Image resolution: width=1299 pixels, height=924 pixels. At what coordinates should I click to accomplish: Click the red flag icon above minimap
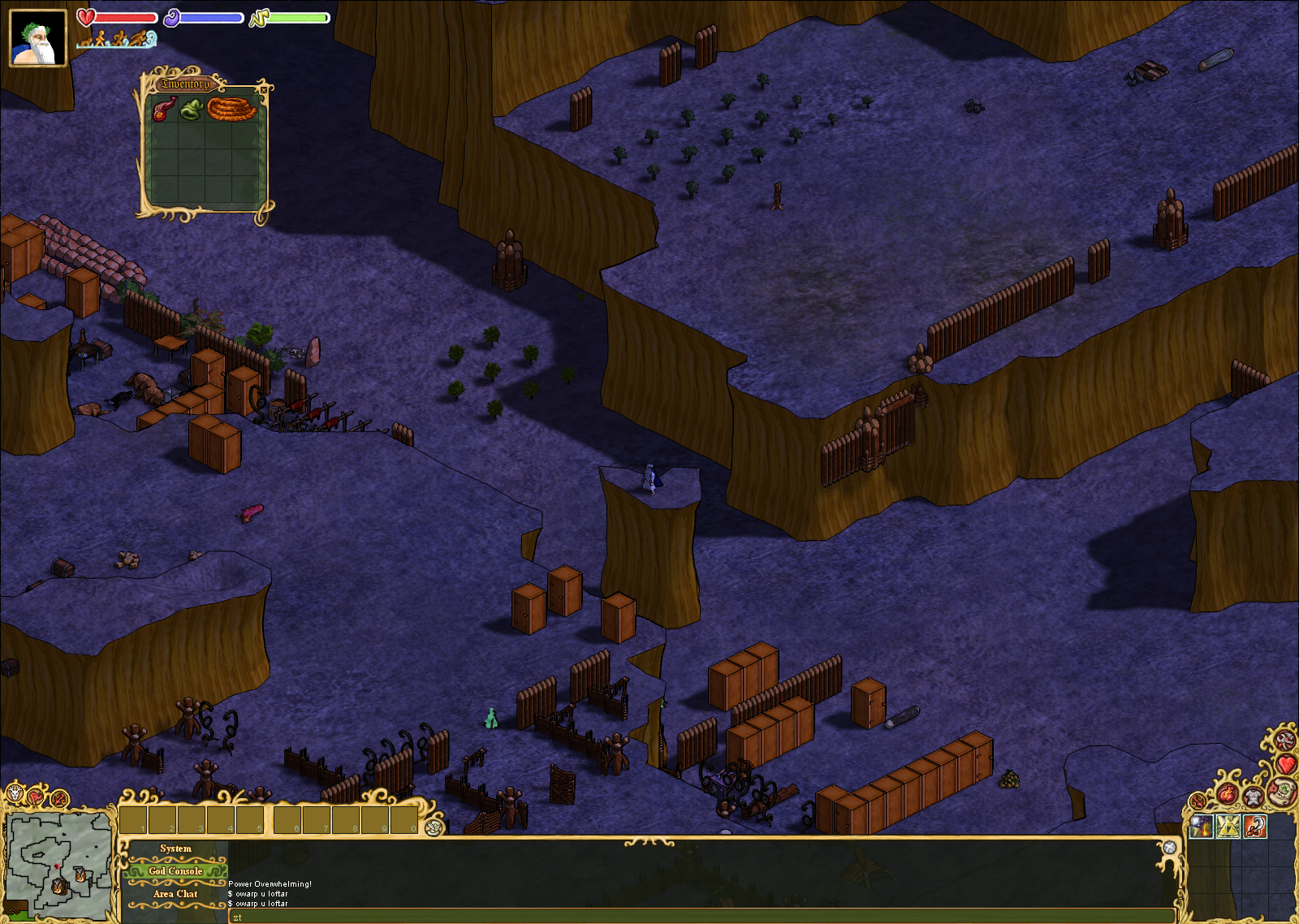coord(37,797)
